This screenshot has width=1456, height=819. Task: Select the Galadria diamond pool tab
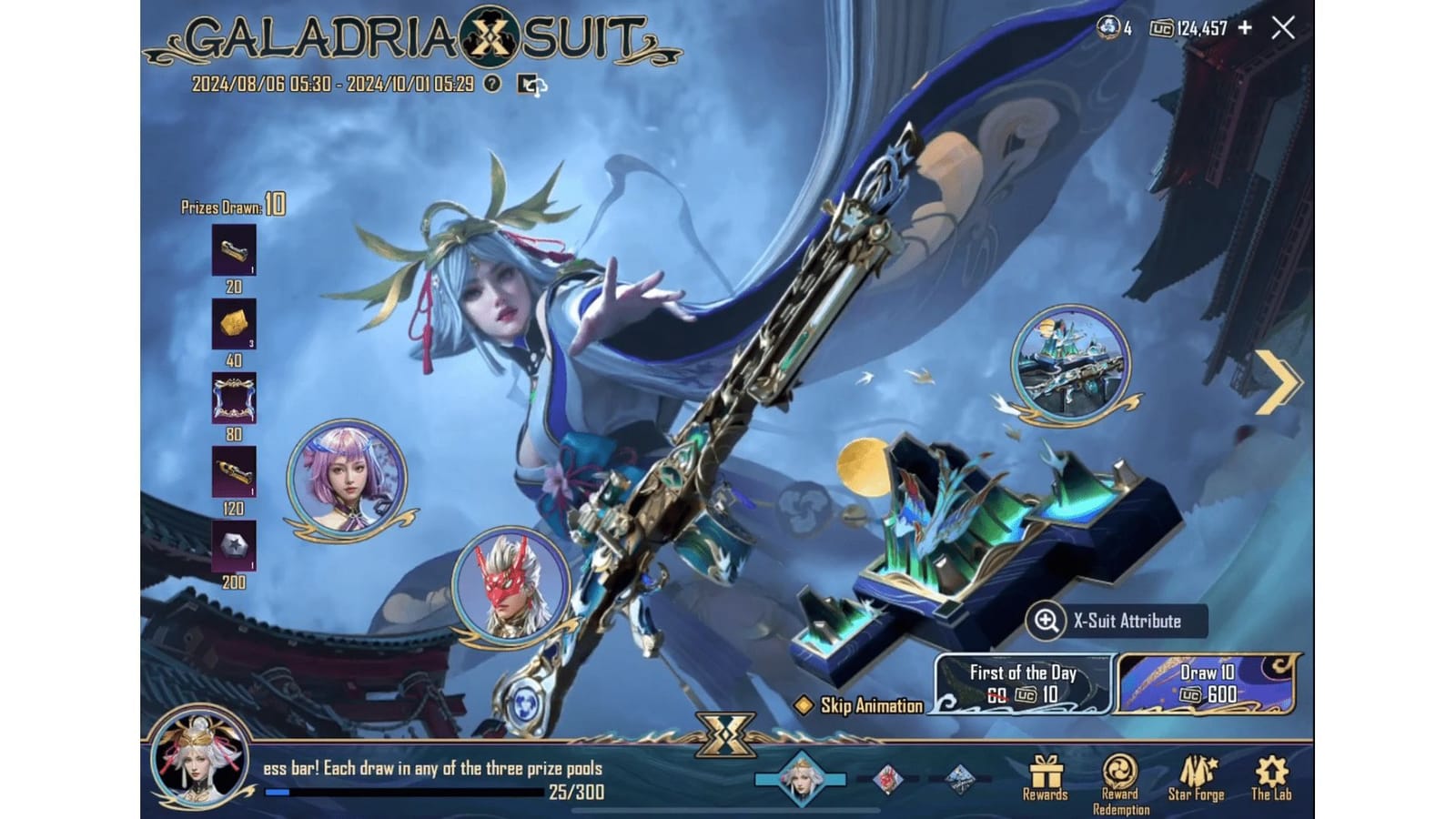point(802,778)
